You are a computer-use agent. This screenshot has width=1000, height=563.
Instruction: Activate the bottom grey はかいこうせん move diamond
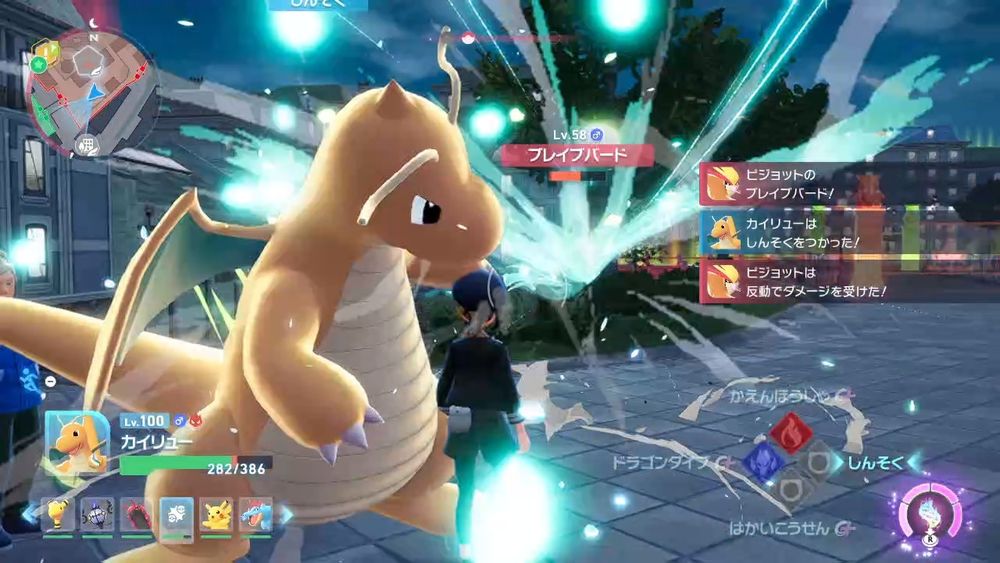click(790, 490)
